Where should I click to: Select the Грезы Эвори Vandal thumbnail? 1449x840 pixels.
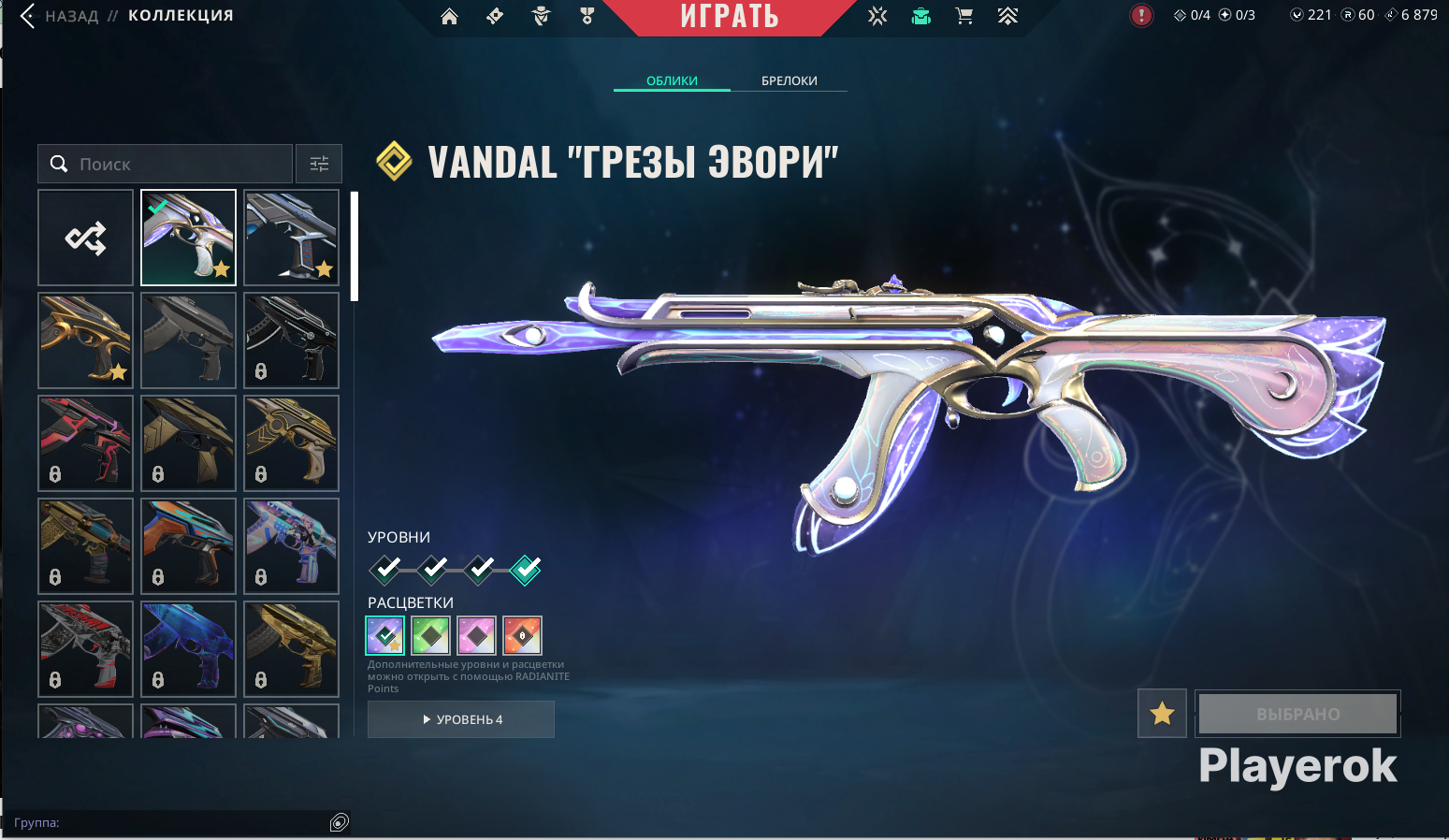coord(188,238)
